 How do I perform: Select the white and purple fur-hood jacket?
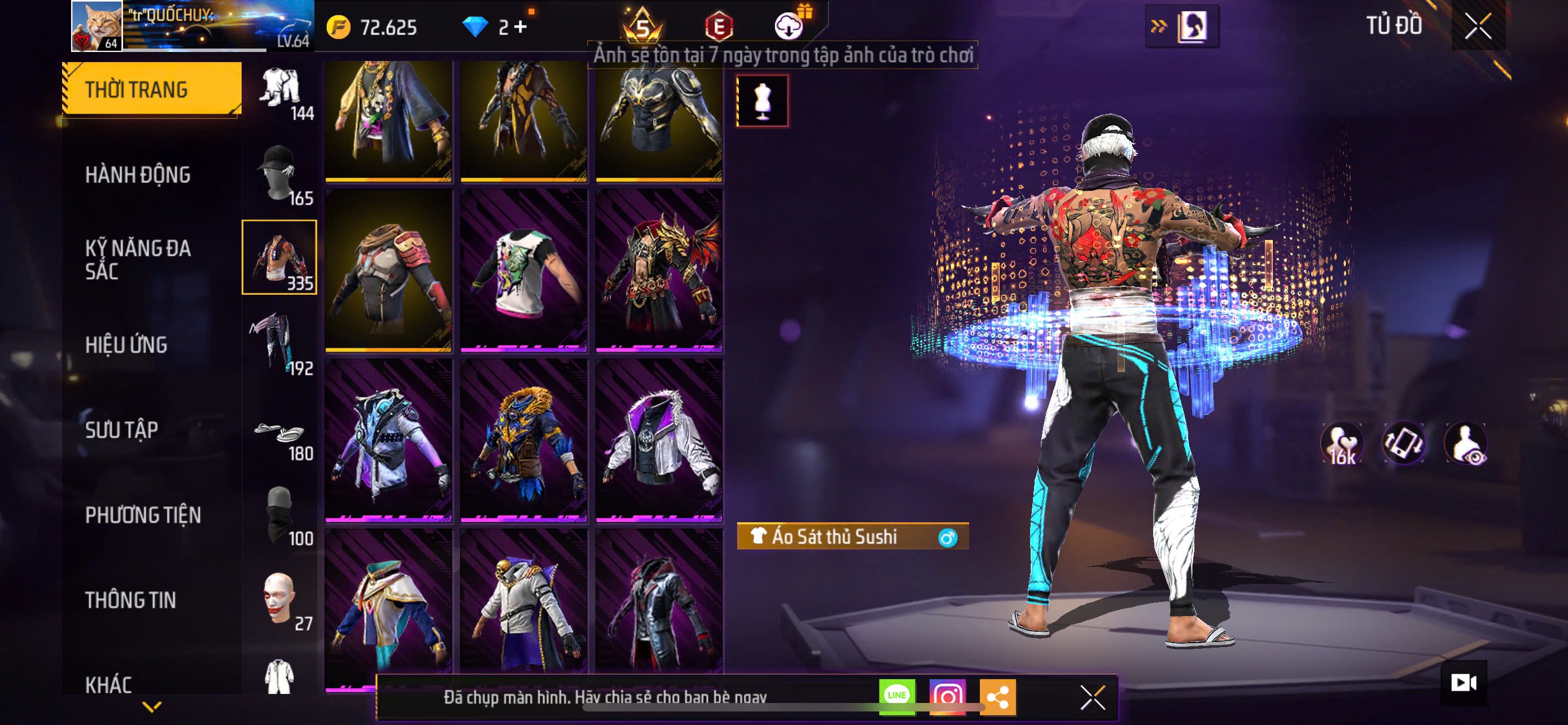[659, 440]
